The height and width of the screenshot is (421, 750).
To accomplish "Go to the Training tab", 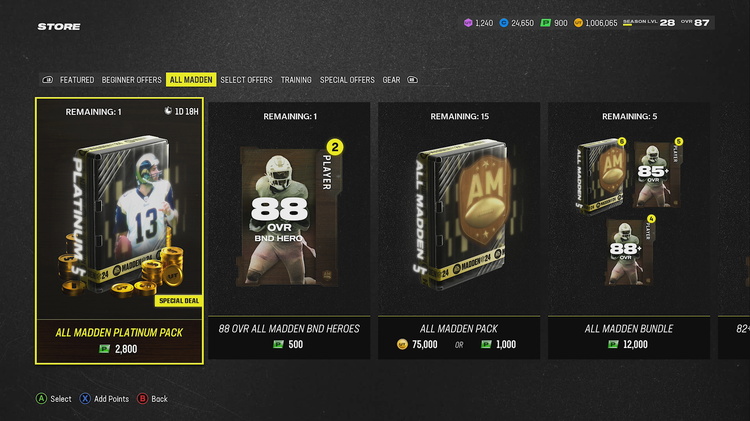I will tap(296, 80).
